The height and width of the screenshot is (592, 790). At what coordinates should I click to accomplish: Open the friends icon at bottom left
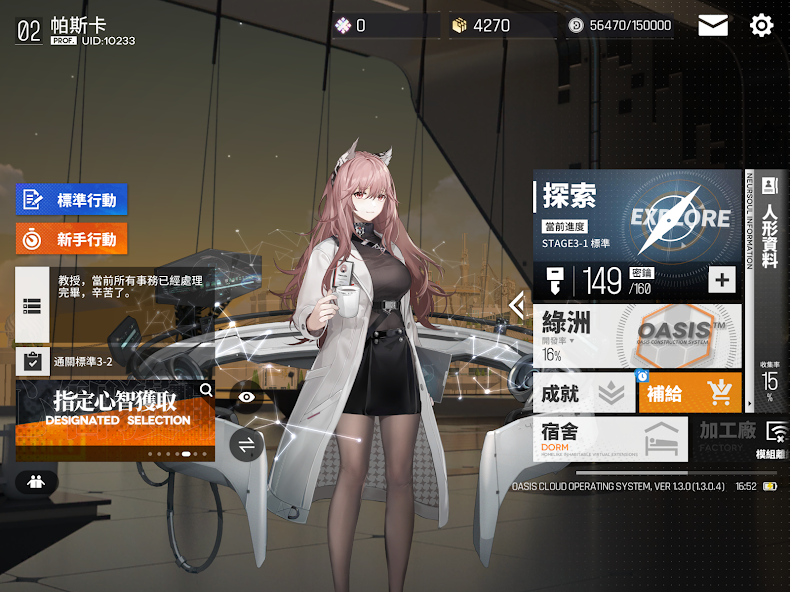[36, 482]
